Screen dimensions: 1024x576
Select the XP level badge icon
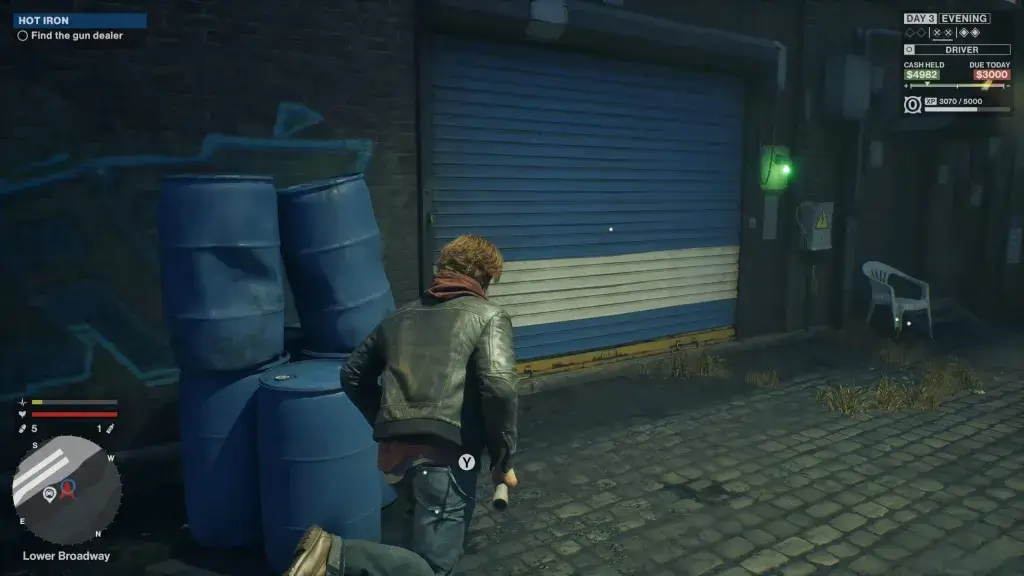[912, 105]
